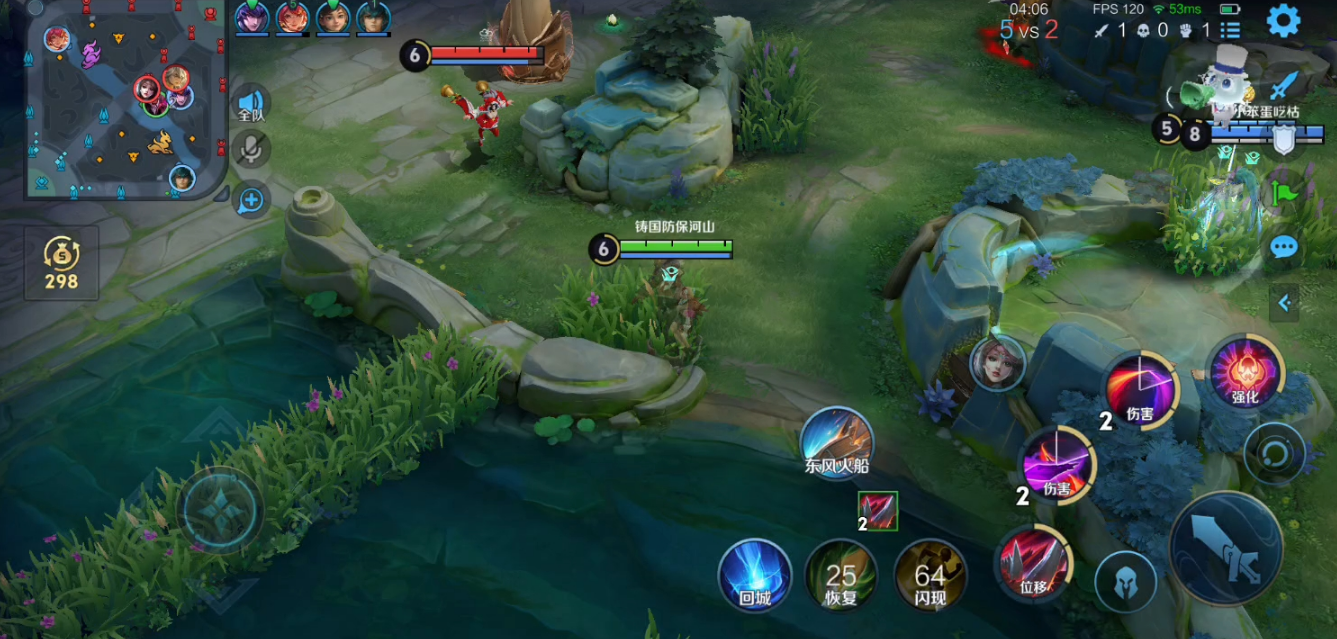This screenshot has width=1337, height=639.
Task: Open the chat bubble quick messages
Action: (x=1283, y=247)
